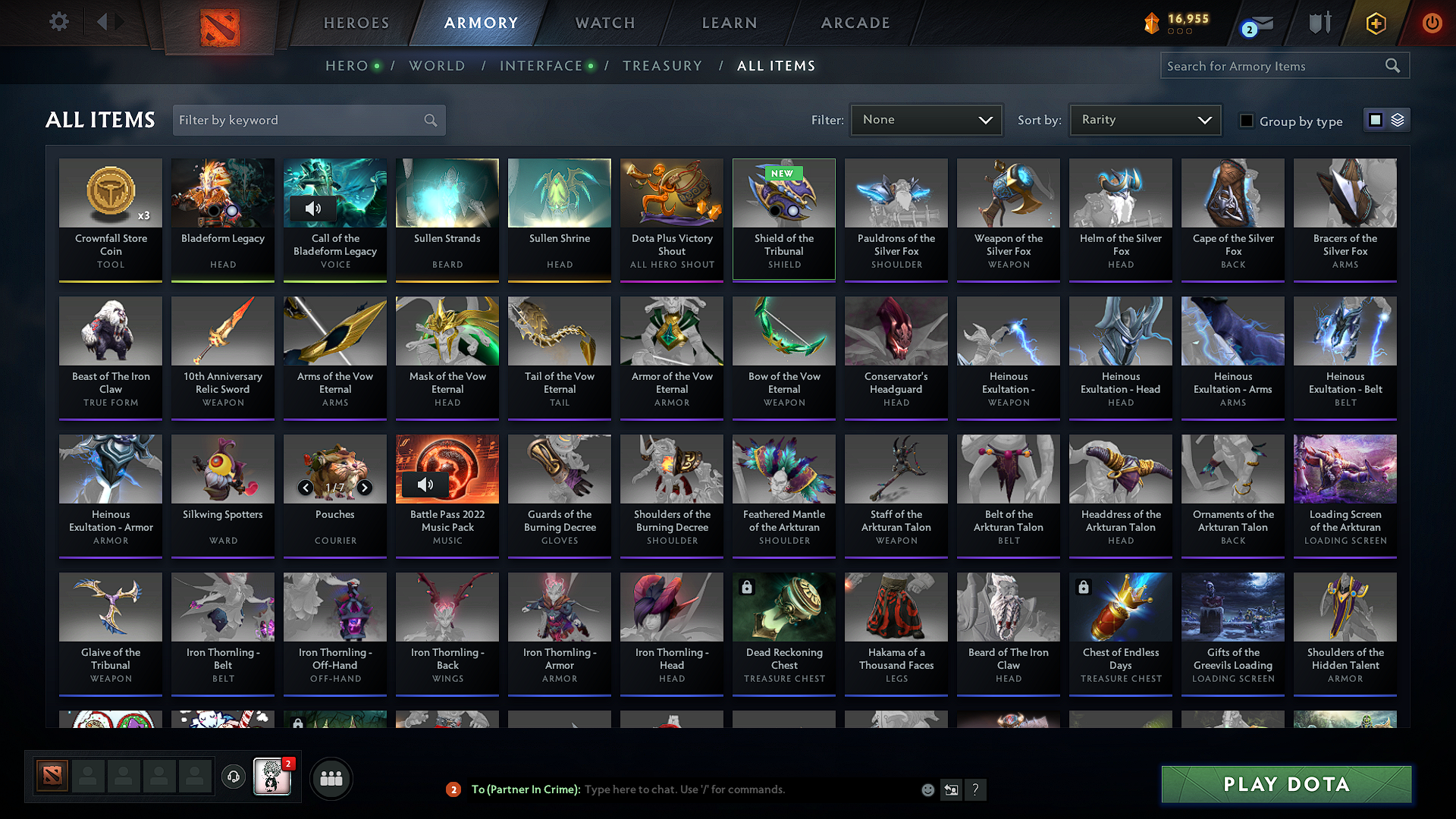Click the next arrow on the Pouches courier

(364, 488)
